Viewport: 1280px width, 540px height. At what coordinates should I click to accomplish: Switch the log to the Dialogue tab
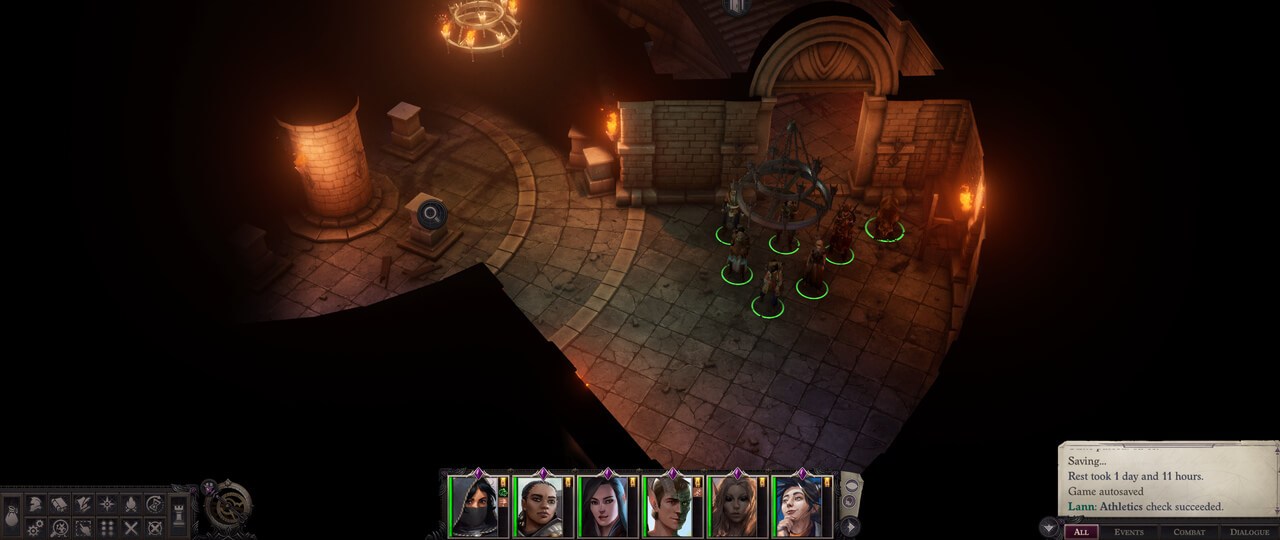1249,532
